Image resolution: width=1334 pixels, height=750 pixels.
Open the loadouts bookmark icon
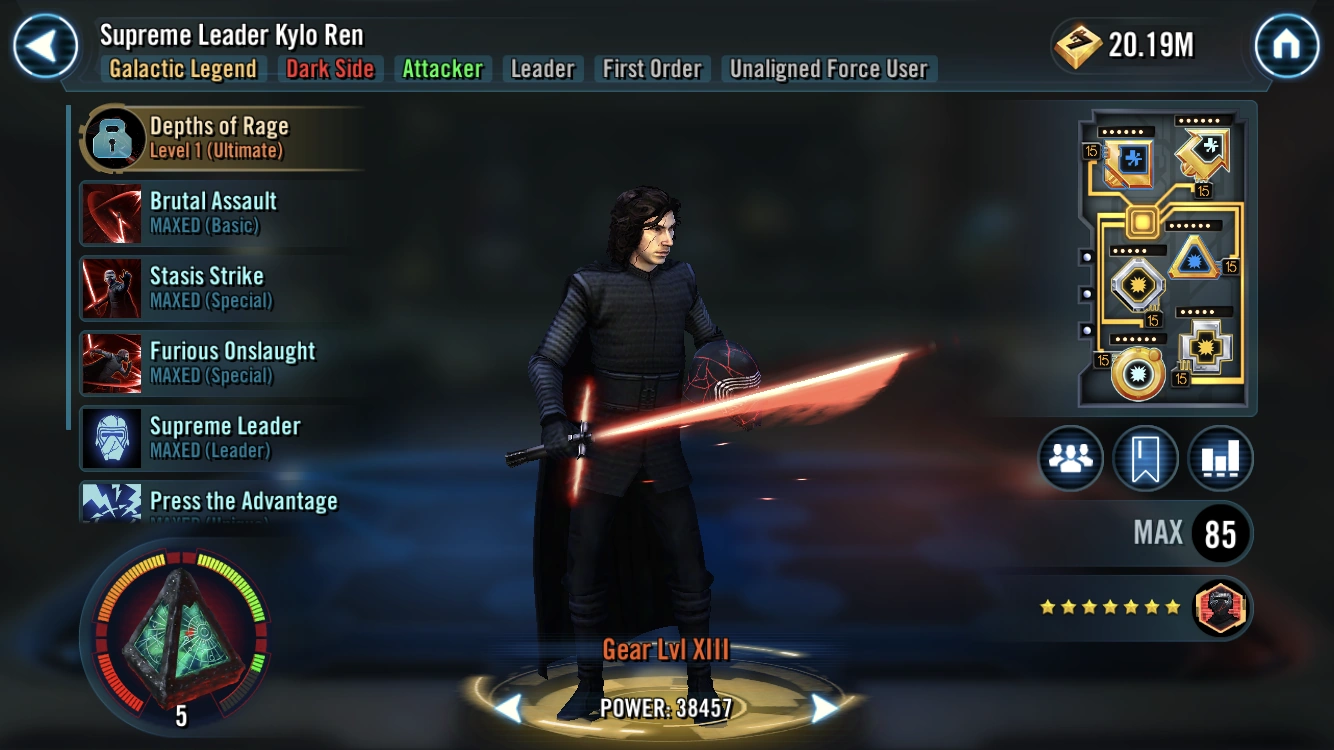(1146, 458)
